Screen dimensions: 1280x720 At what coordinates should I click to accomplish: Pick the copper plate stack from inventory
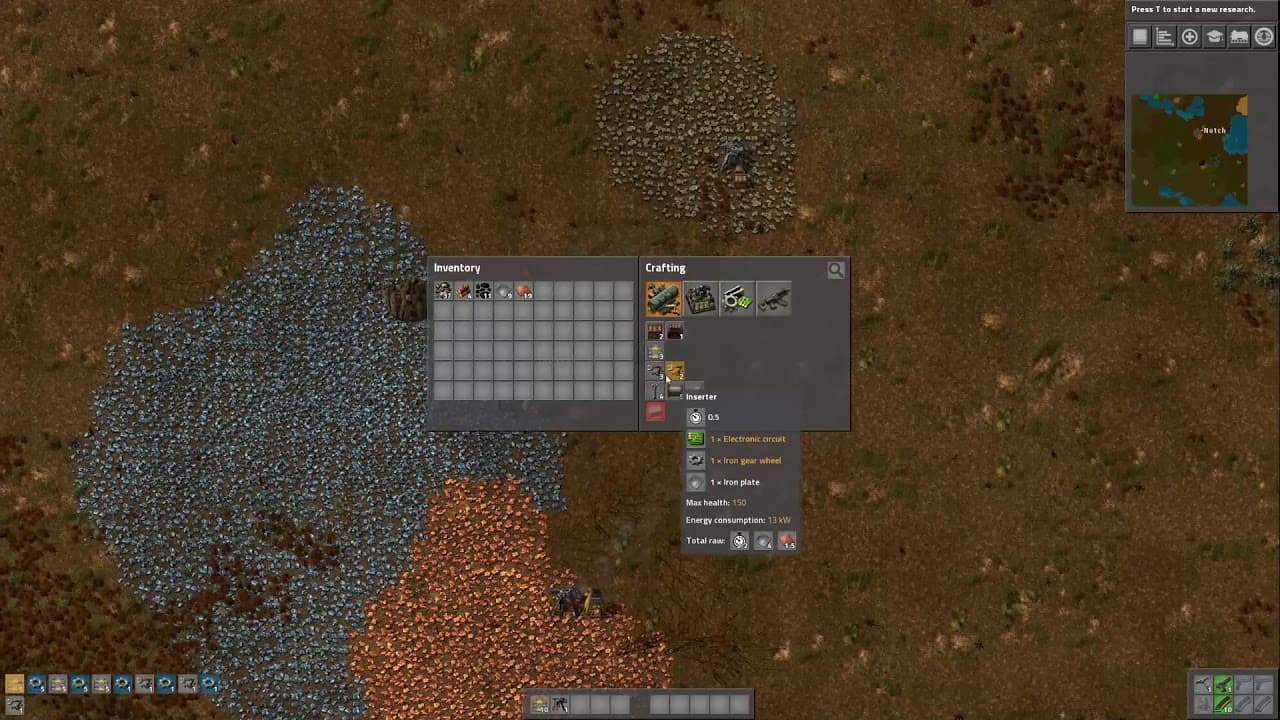(524, 291)
